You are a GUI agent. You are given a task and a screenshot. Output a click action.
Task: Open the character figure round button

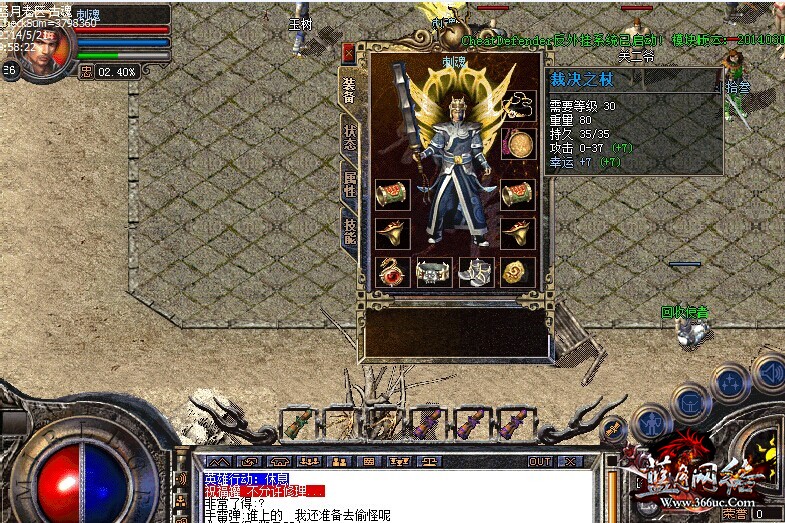coord(651,423)
